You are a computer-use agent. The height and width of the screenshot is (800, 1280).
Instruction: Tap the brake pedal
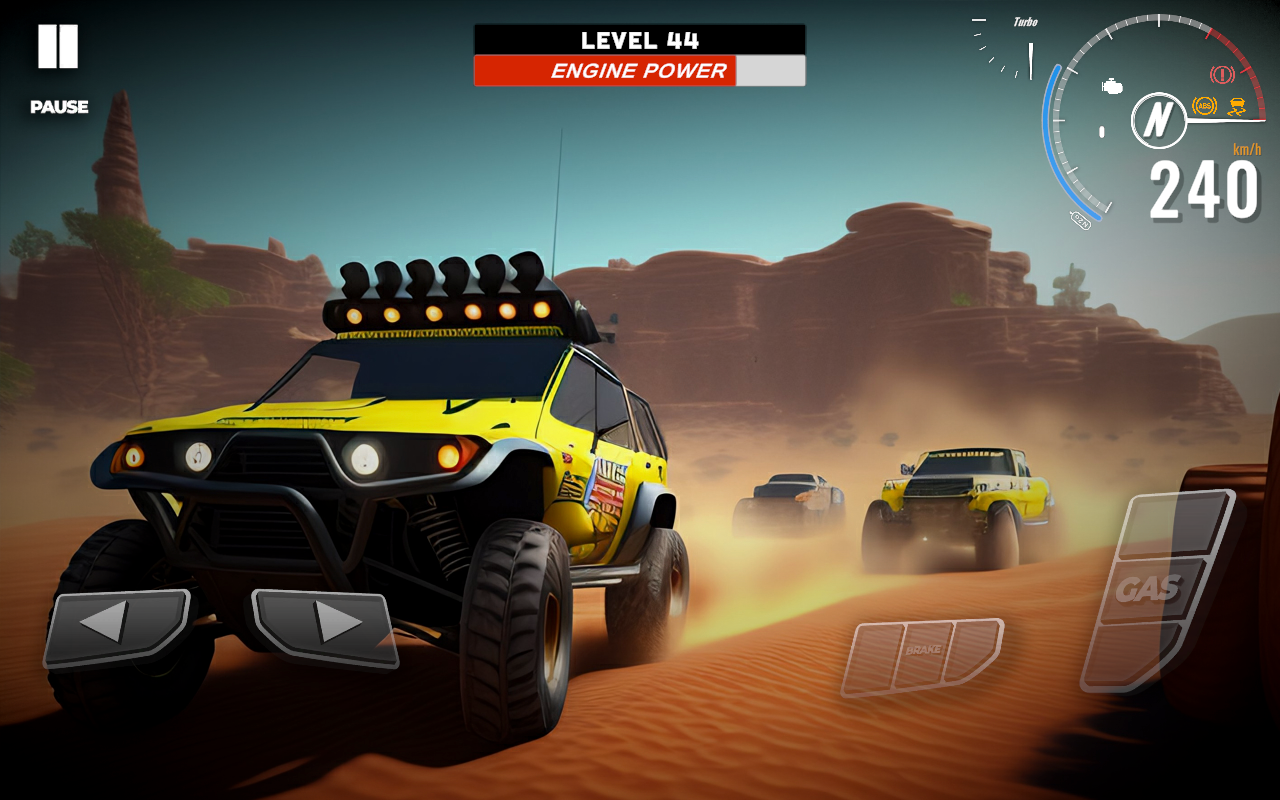[x=922, y=654]
